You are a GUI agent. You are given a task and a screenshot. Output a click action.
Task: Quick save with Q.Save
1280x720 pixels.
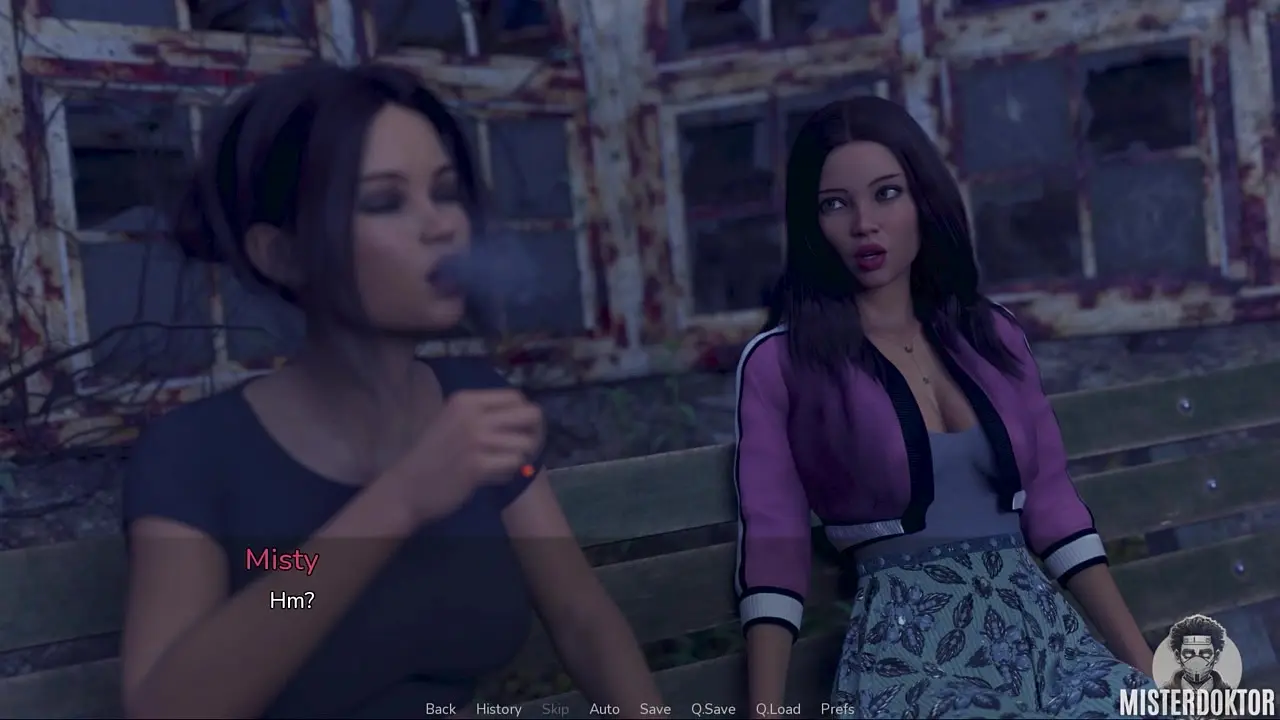click(x=713, y=709)
